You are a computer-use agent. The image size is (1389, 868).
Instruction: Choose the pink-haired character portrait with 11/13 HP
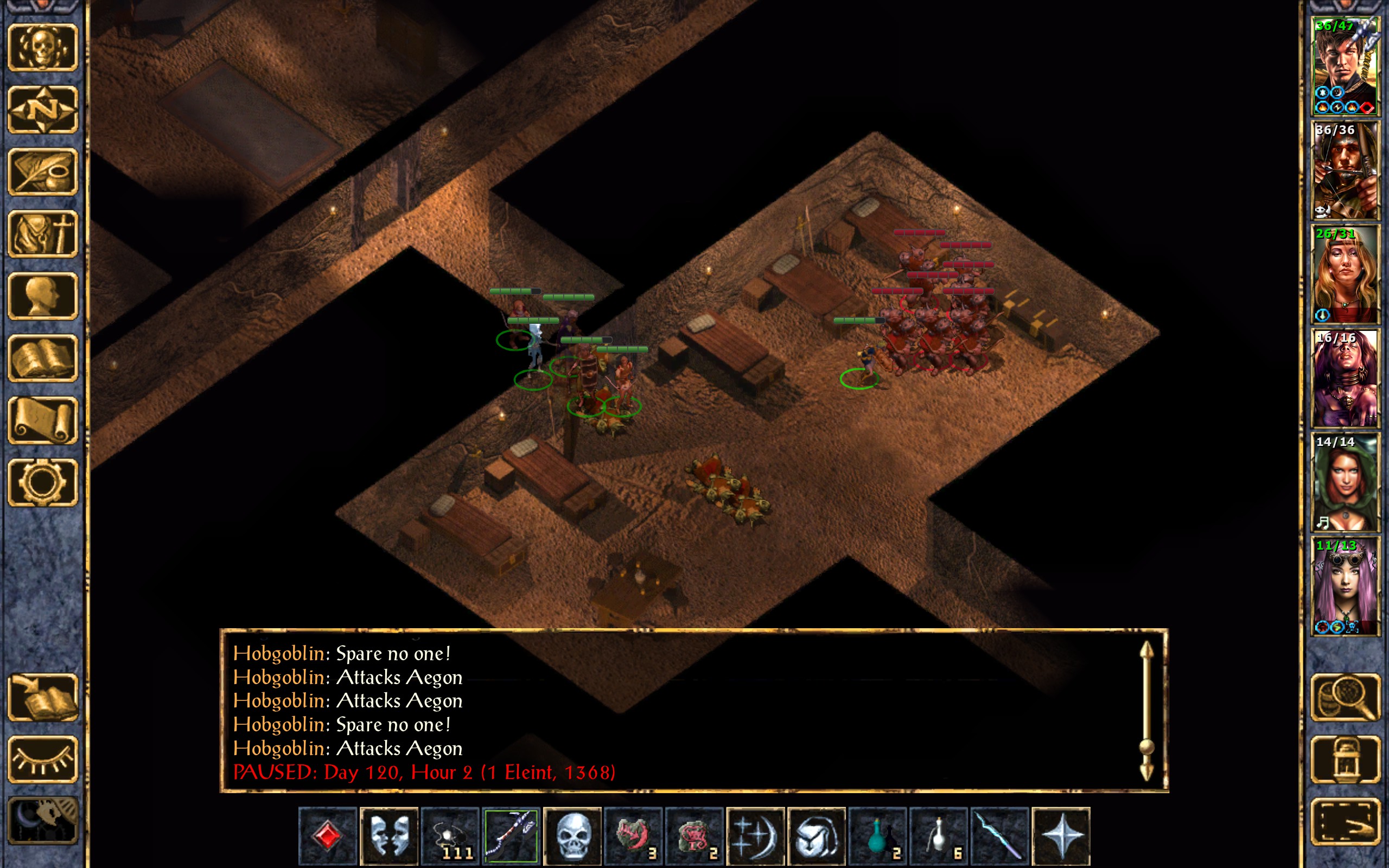pos(1345,585)
